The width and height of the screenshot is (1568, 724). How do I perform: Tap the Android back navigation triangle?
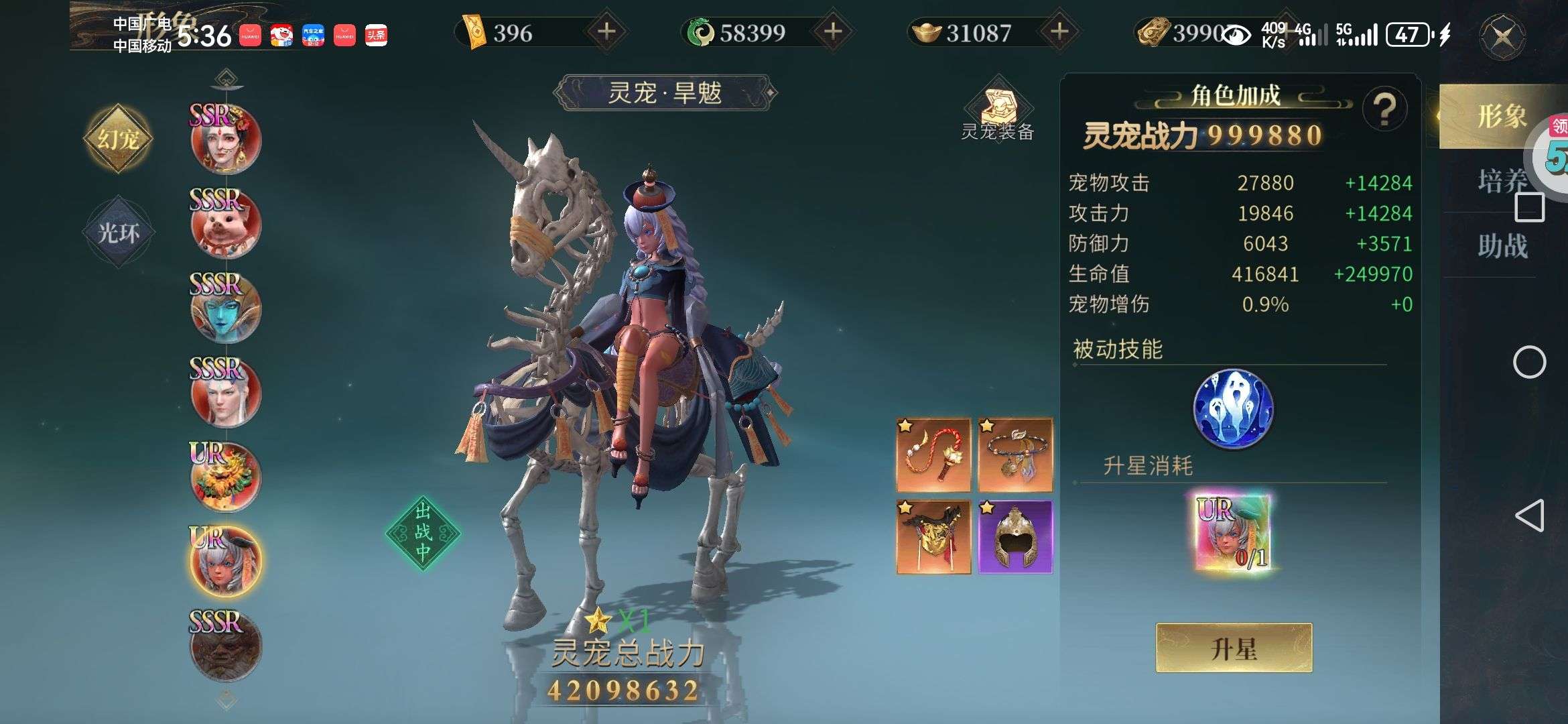[x=1528, y=516]
